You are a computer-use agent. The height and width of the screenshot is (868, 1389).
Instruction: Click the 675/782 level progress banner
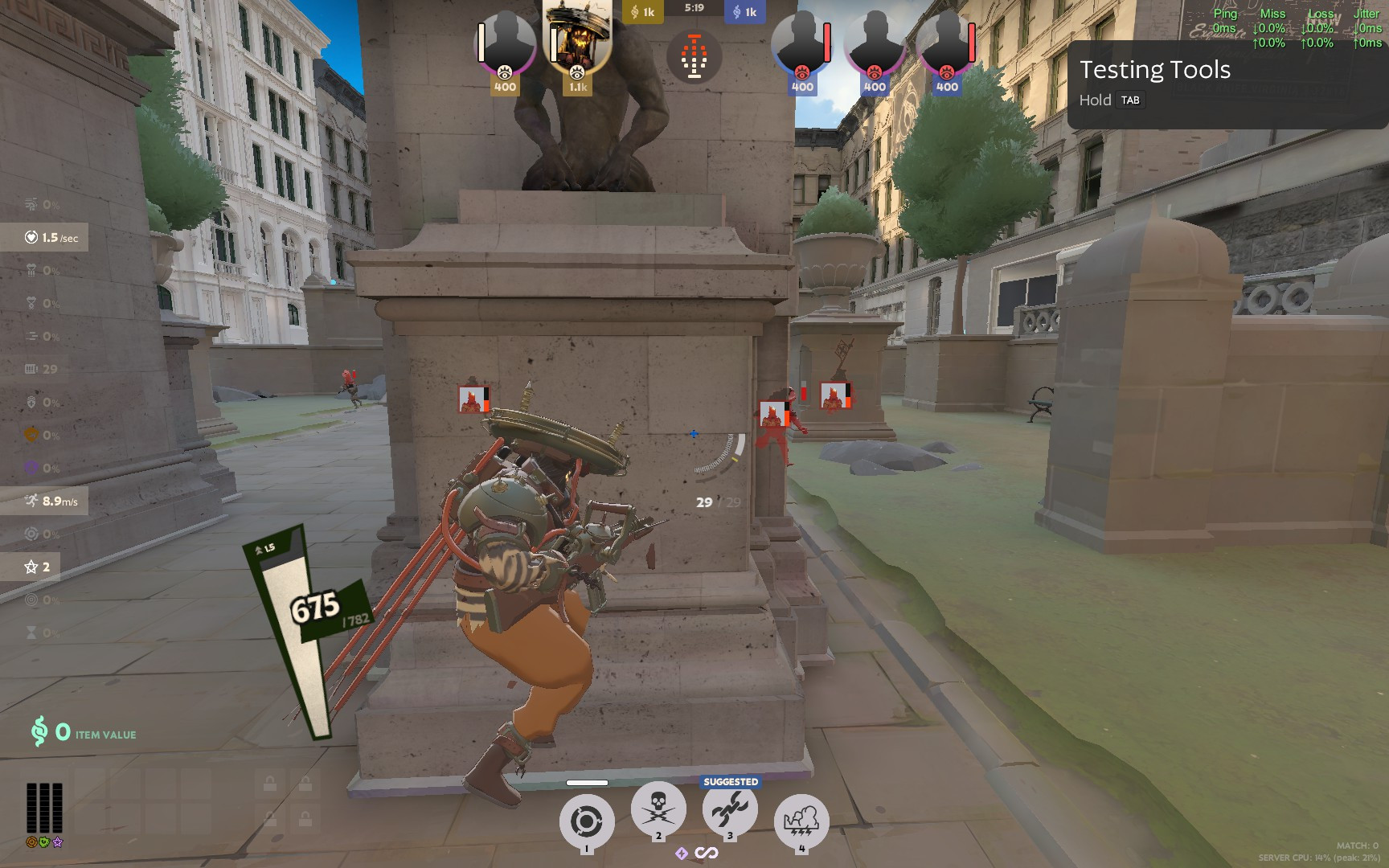[x=313, y=608]
